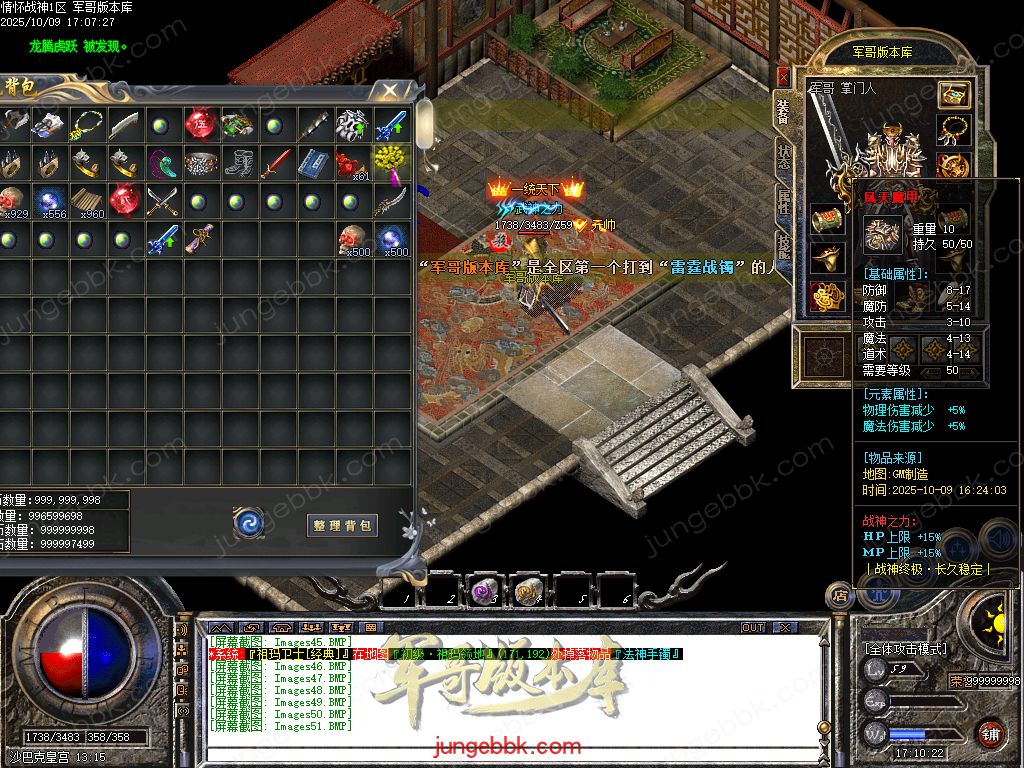Click the blue swirl button in backpack
The image size is (1024, 768).
(248, 521)
